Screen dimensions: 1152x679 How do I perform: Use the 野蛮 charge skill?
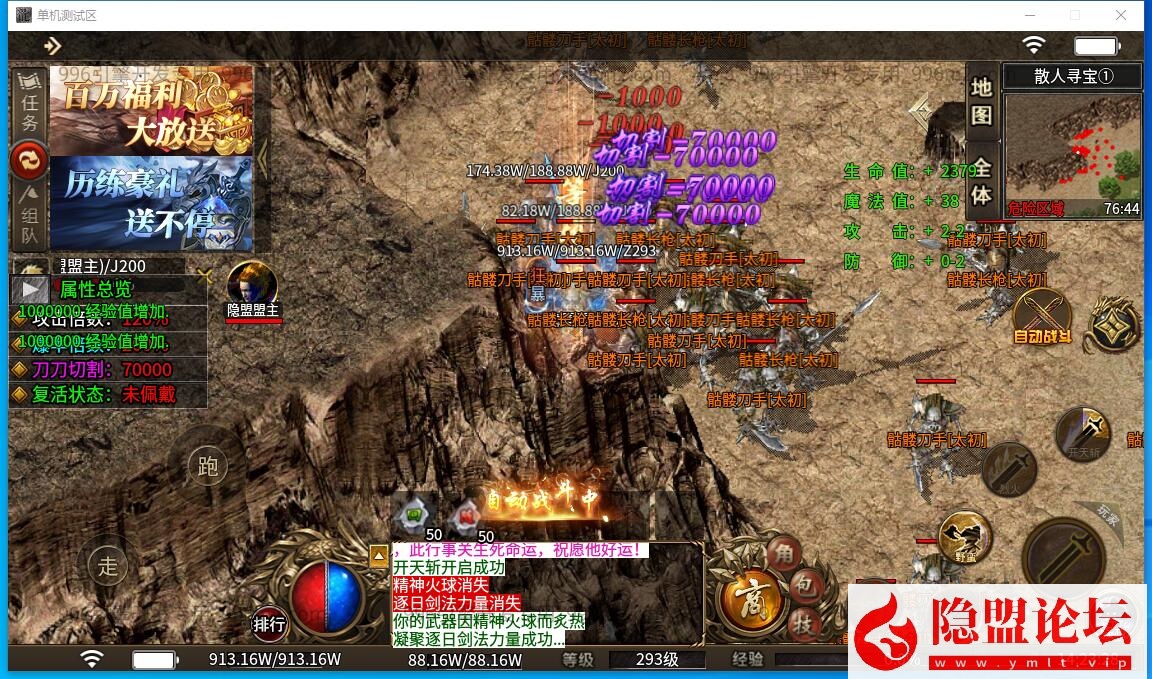tap(965, 536)
